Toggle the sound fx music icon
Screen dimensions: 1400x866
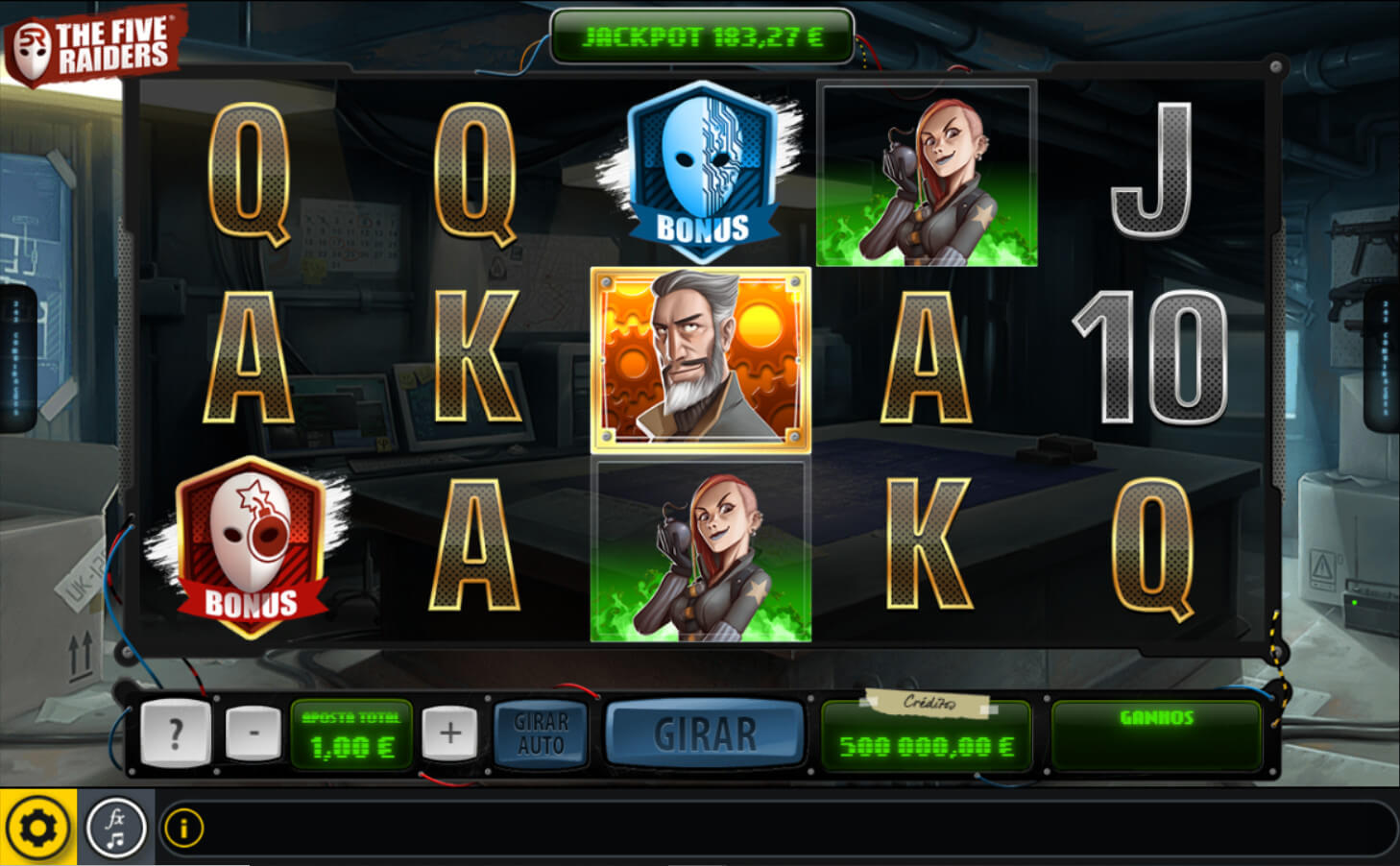115,828
